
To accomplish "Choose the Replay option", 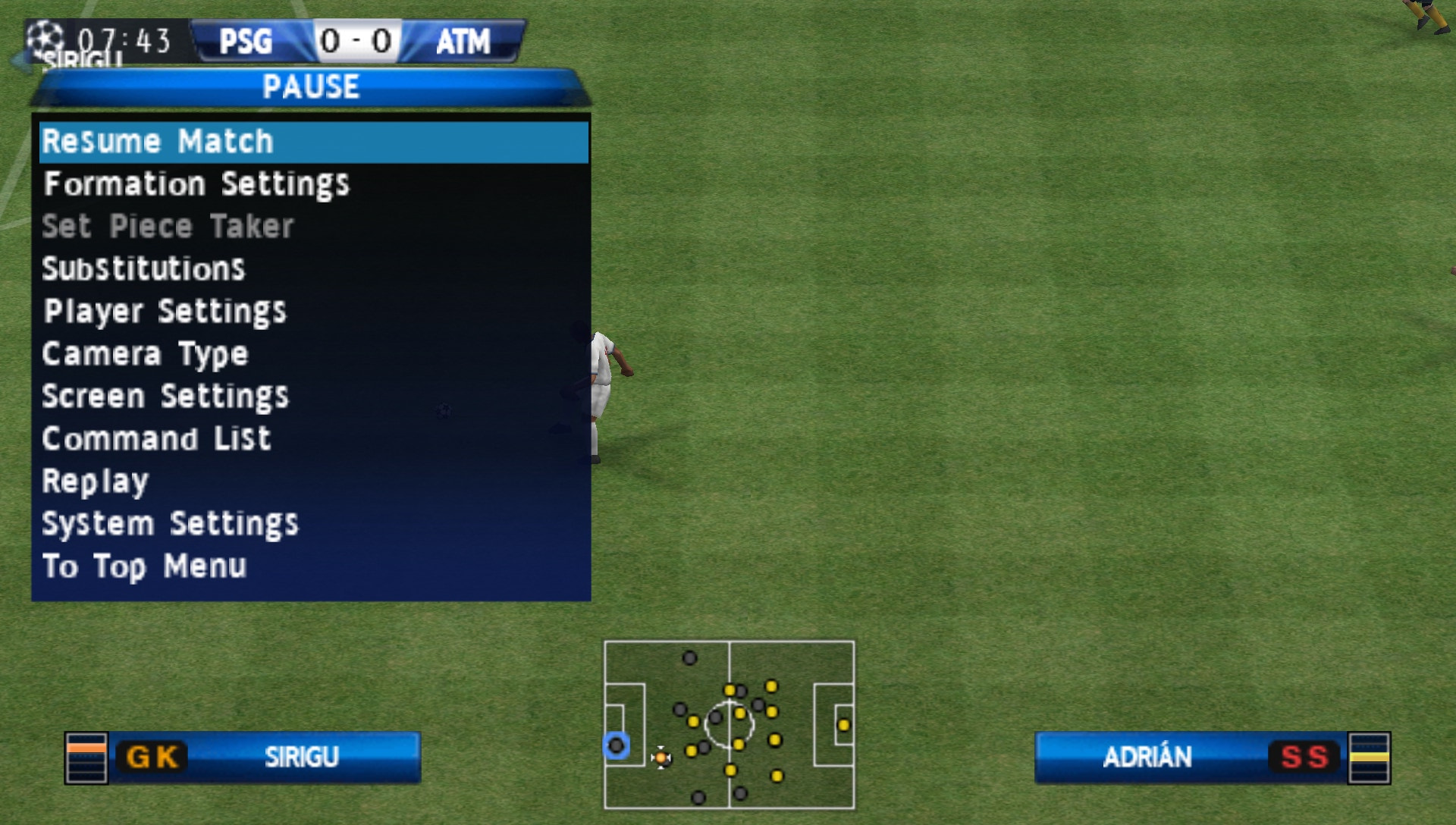I will (x=96, y=482).
